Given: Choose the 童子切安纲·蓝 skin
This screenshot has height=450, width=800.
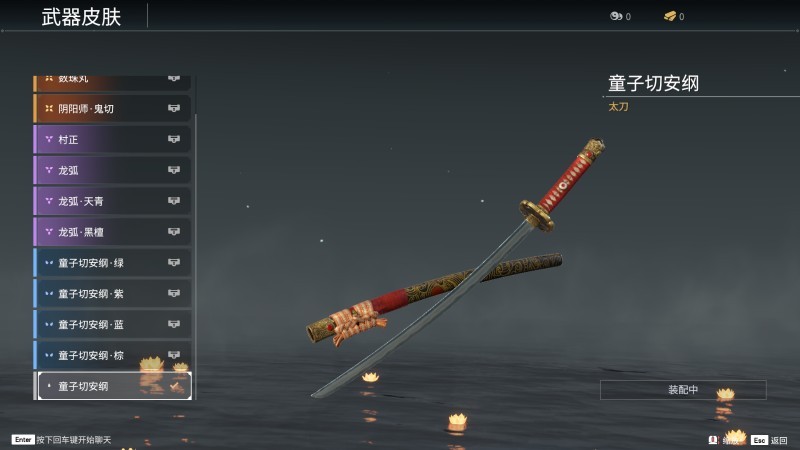Looking at the screenshot, I should [112, 325].
